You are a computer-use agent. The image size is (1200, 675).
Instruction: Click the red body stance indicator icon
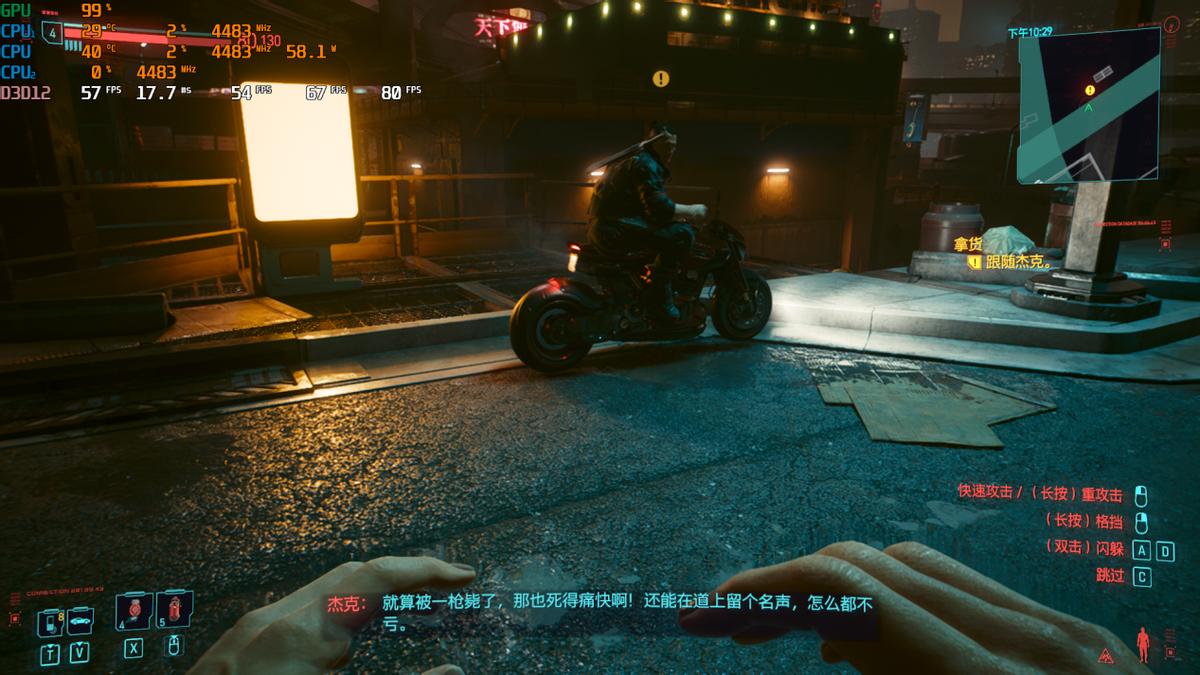pos(1143,645)
